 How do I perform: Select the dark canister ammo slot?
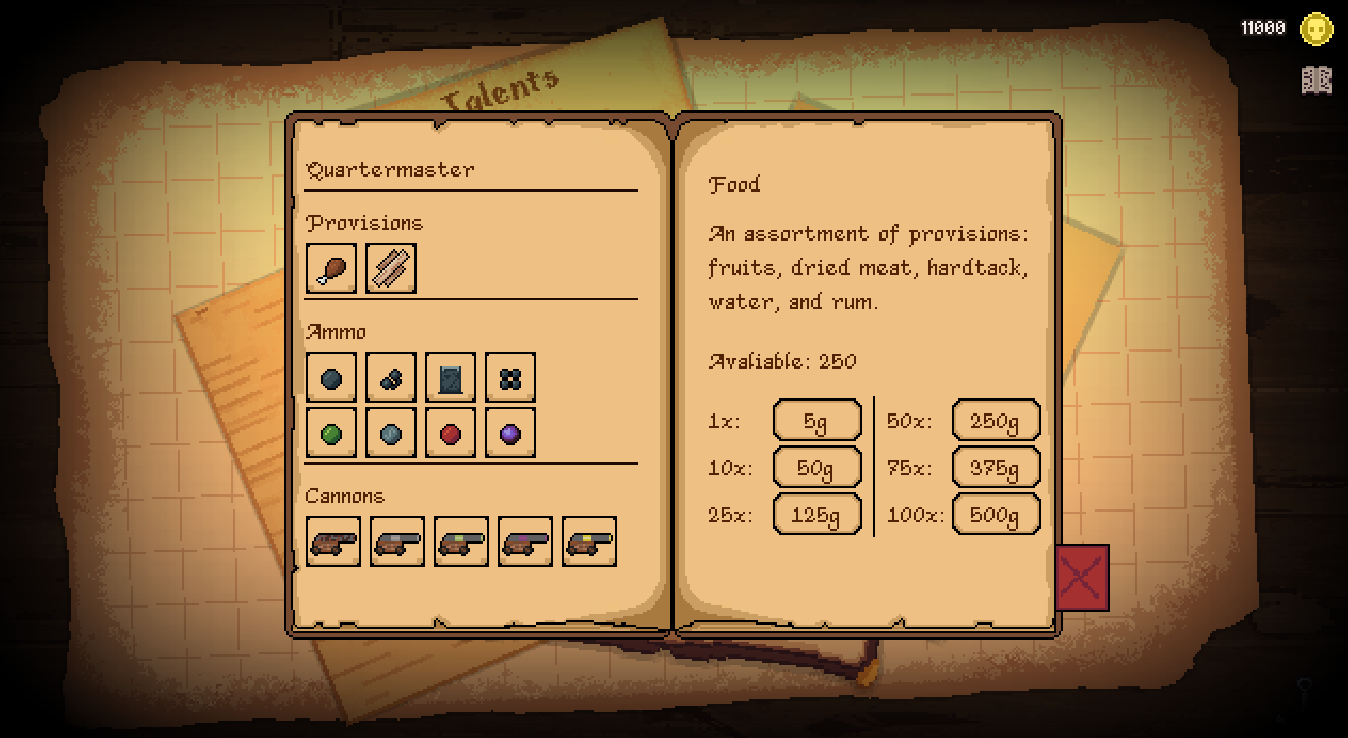click(450, 378)
